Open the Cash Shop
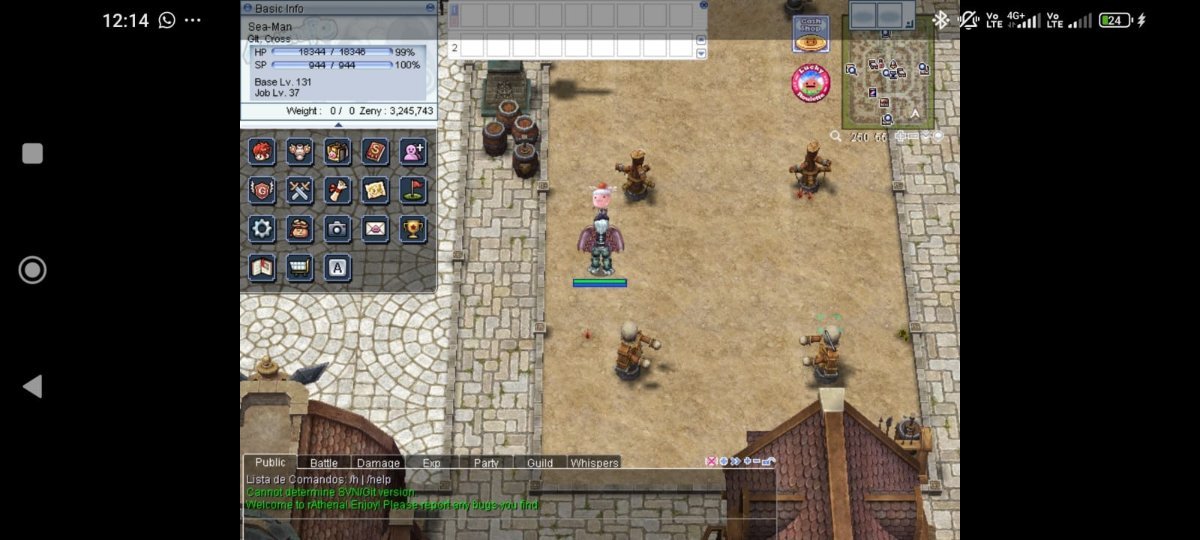The height and width of the screenshot is (540, 1200). coord(810,34)
